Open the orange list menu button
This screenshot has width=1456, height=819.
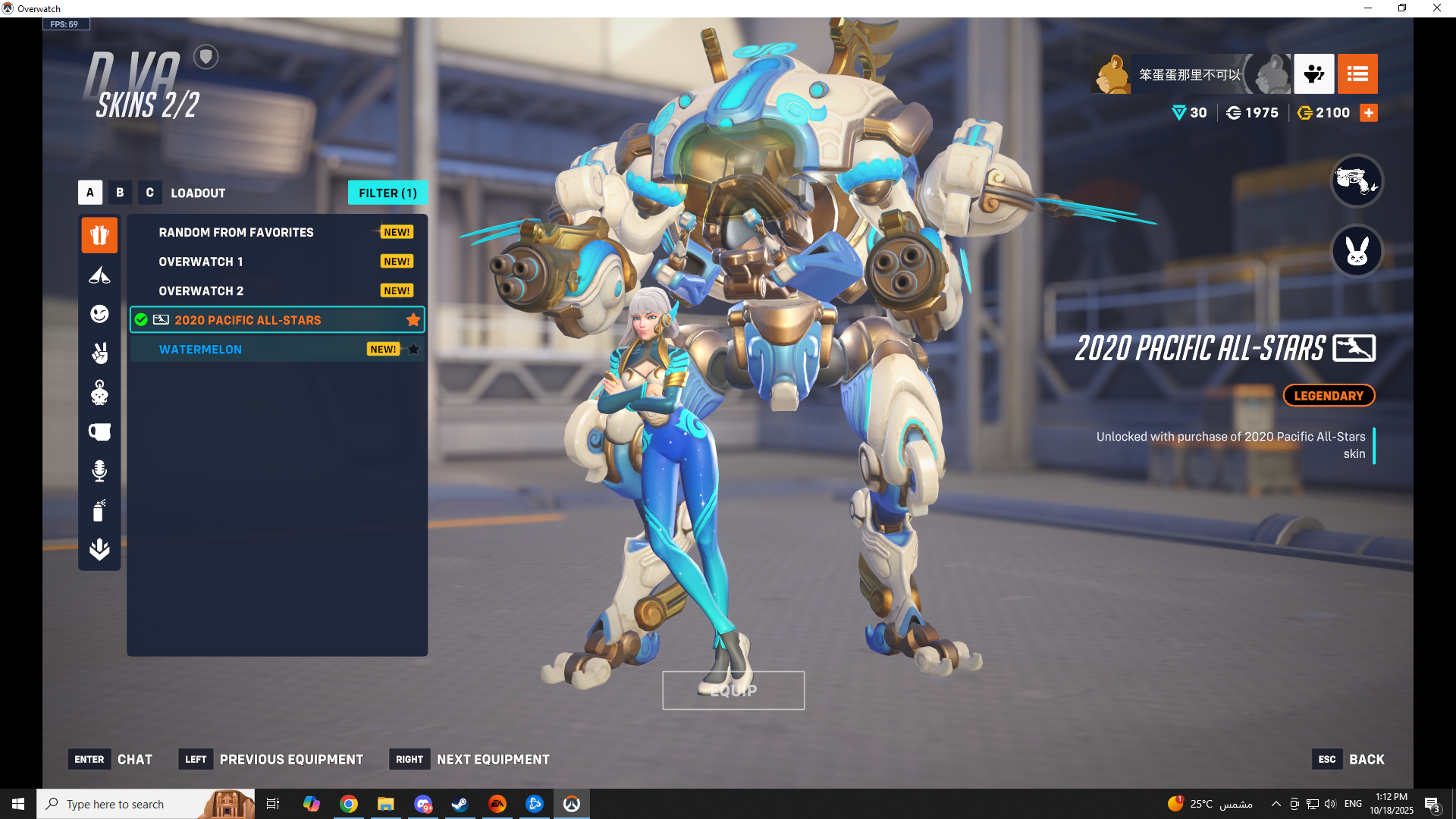(x=1357, y=74)
